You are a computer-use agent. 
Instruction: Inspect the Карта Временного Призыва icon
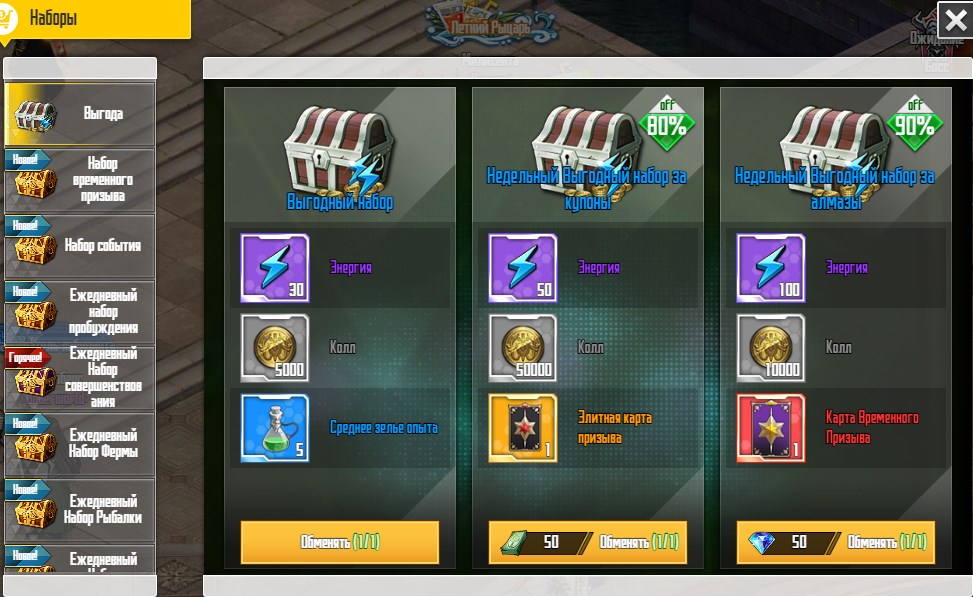pos(771,428)
